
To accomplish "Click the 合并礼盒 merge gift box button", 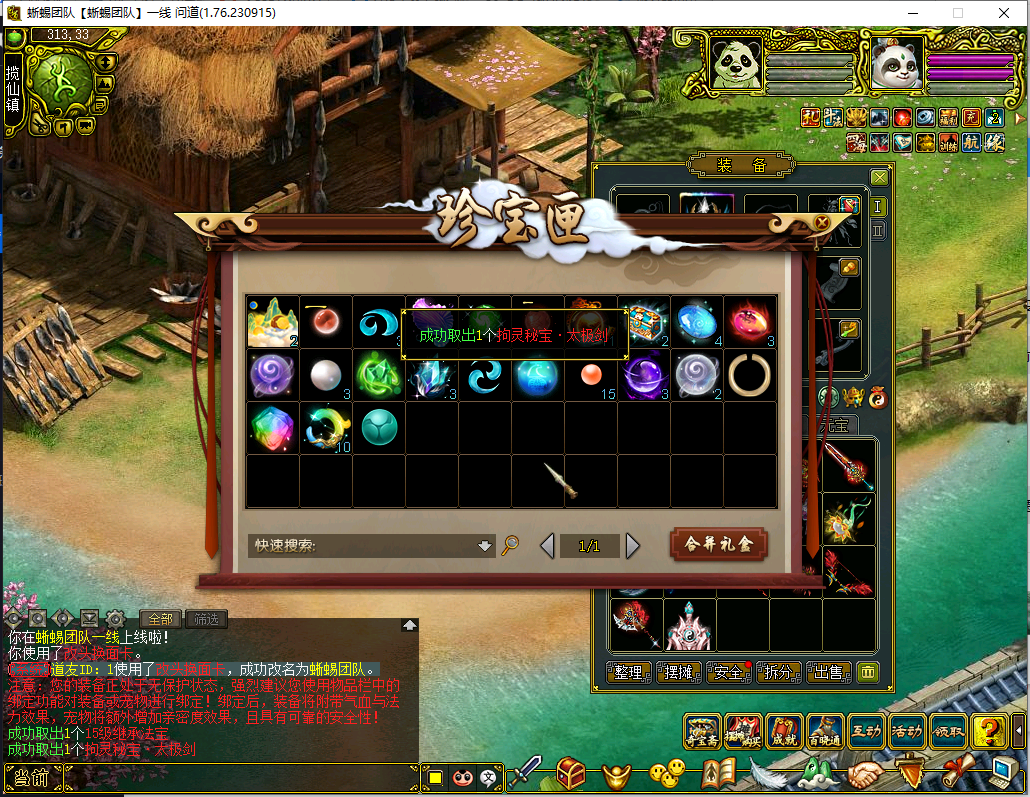I will point(718,545).
